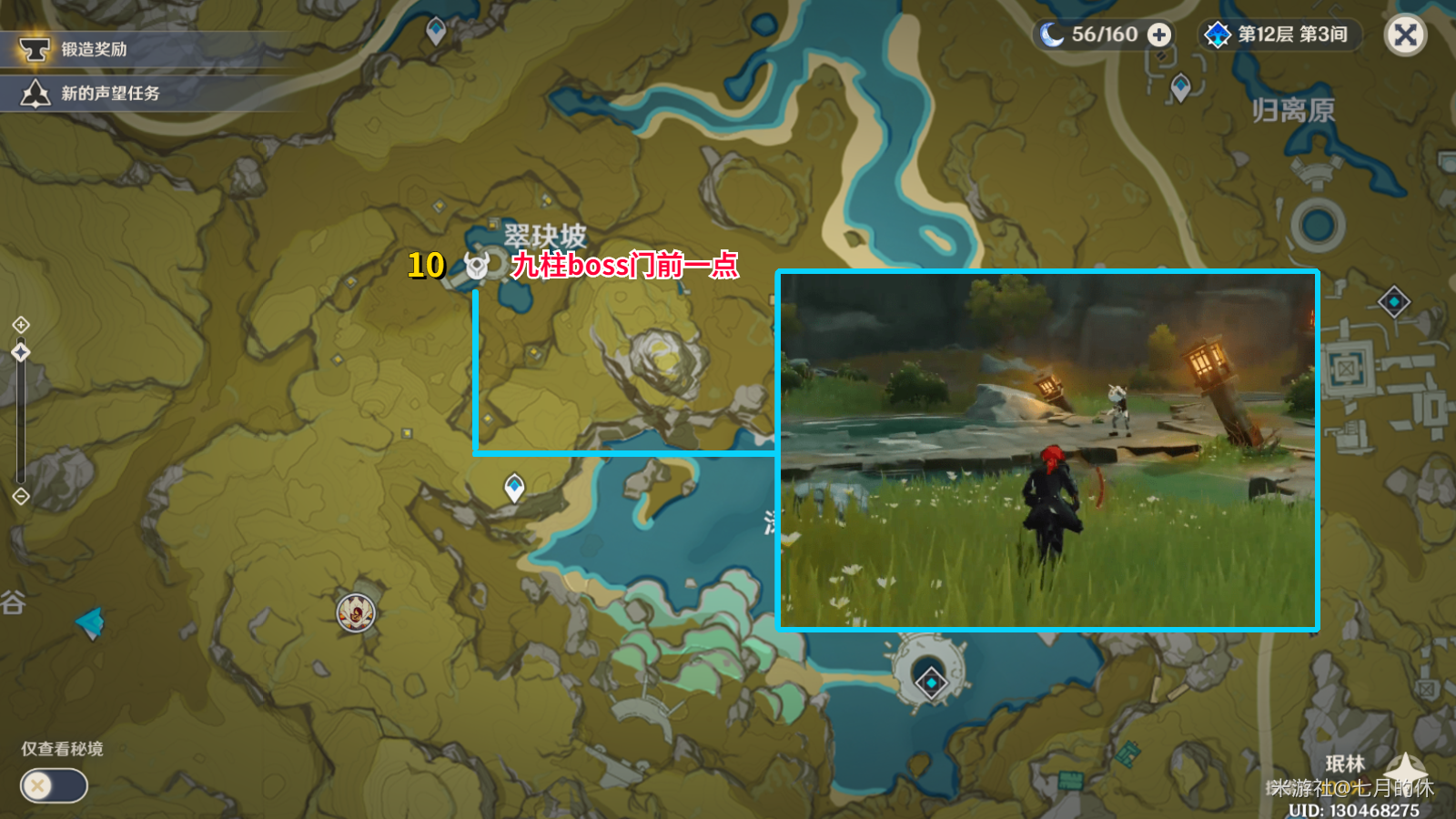The height and width of the screenshot is (819, 1456).
Task: Open the inset screenshot of the boss entrance
Action: coord(1047,450)
